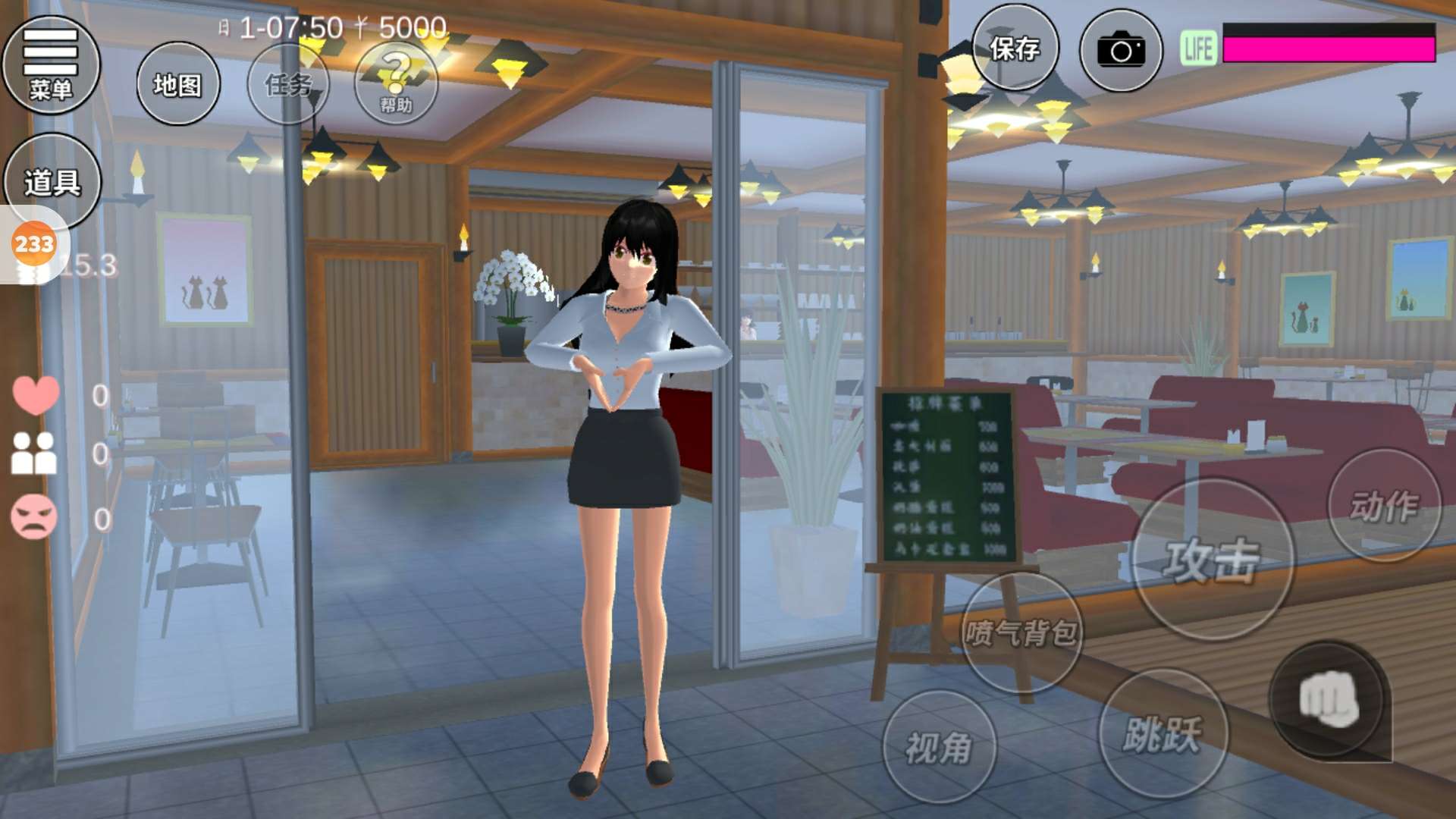Screen dimensions: 1456x819
Task: Open the 道具 items panel
Action: (52, 182)
